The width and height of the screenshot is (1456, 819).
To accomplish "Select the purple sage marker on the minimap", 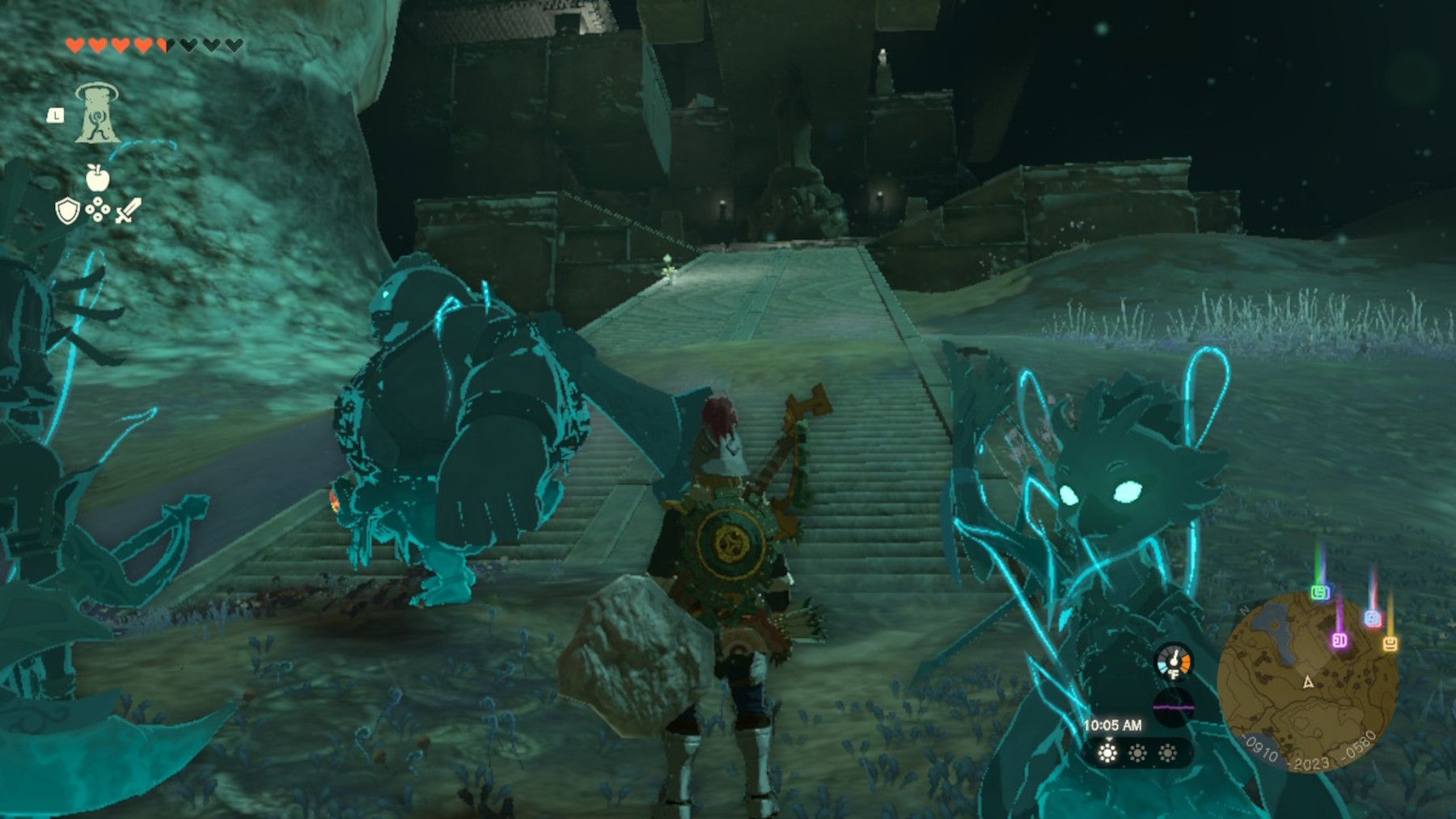I will [1340, 640].
